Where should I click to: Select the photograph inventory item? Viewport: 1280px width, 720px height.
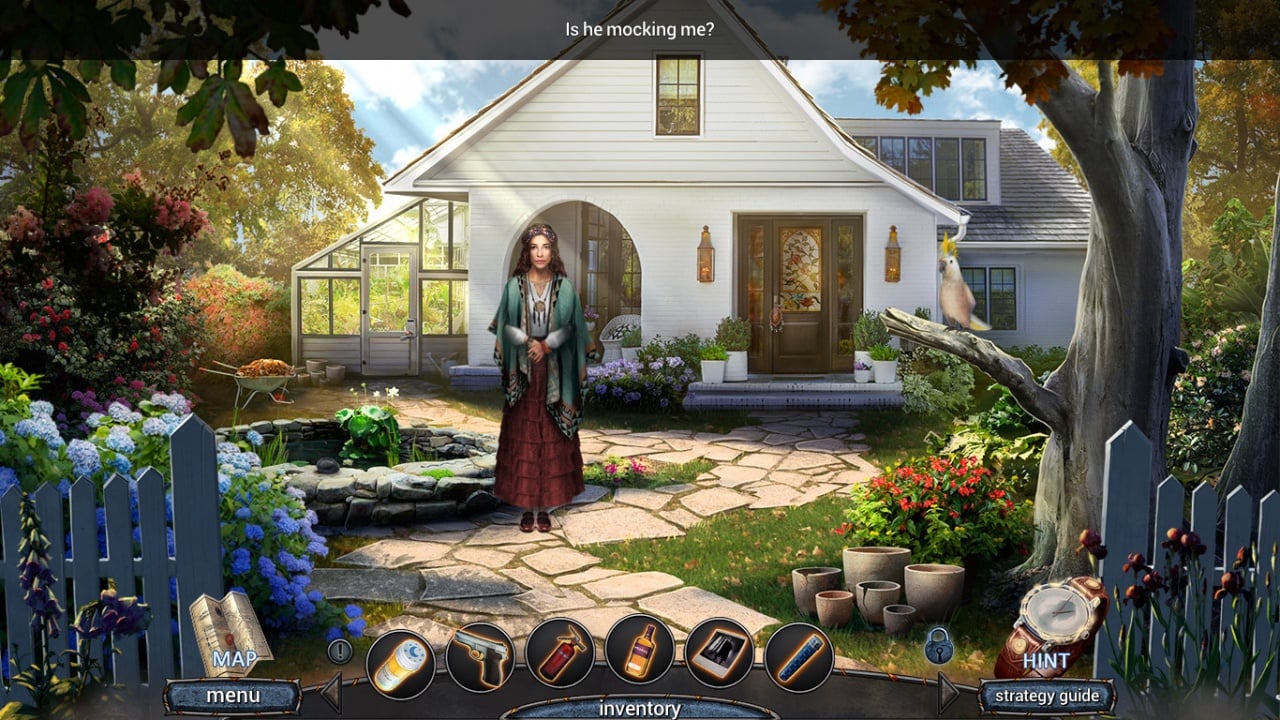tap(719, 653)
